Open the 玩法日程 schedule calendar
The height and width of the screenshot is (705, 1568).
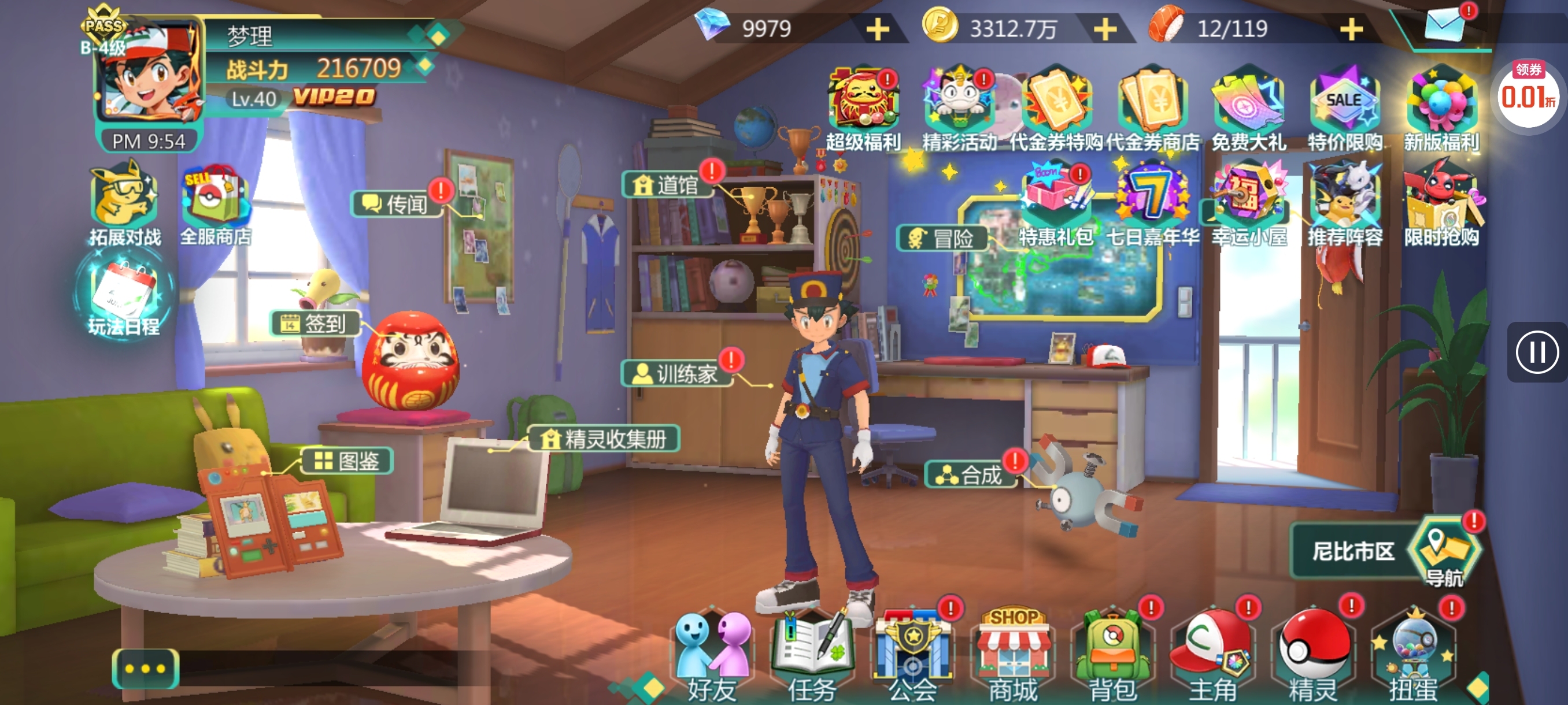(124, 298)
